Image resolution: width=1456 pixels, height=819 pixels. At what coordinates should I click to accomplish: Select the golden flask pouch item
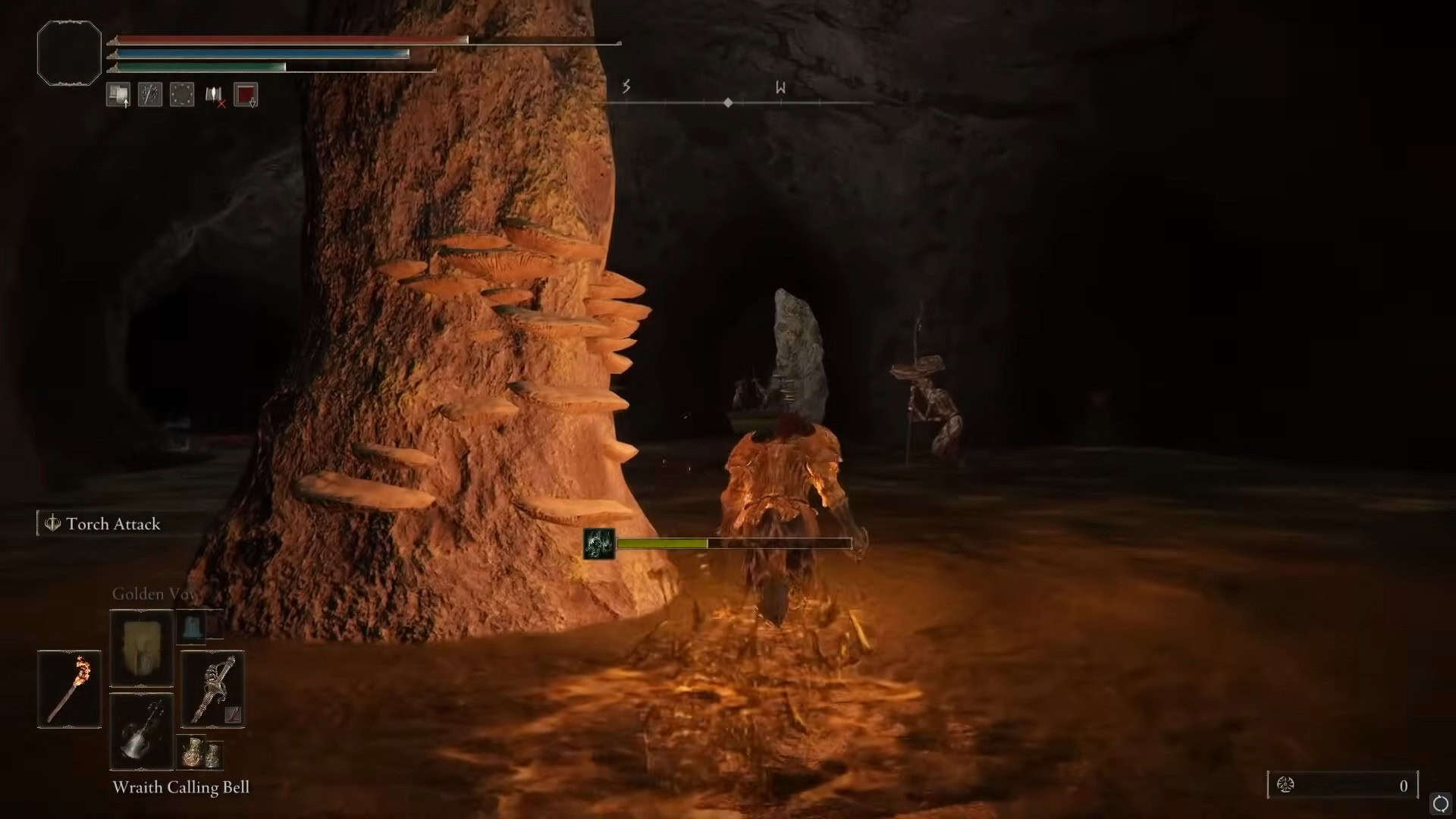(x=200, y=752)
